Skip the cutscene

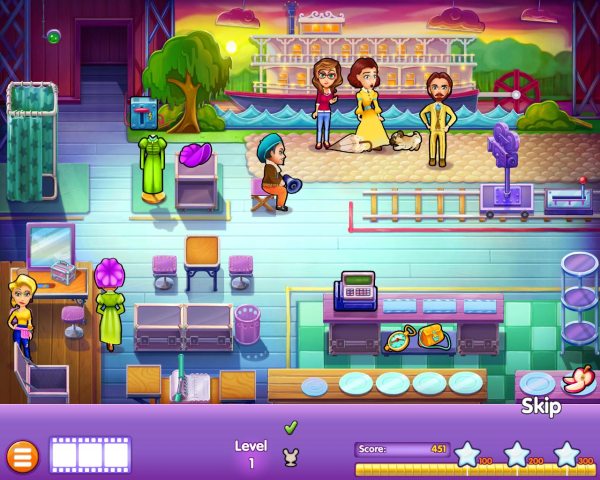[541, 407]
